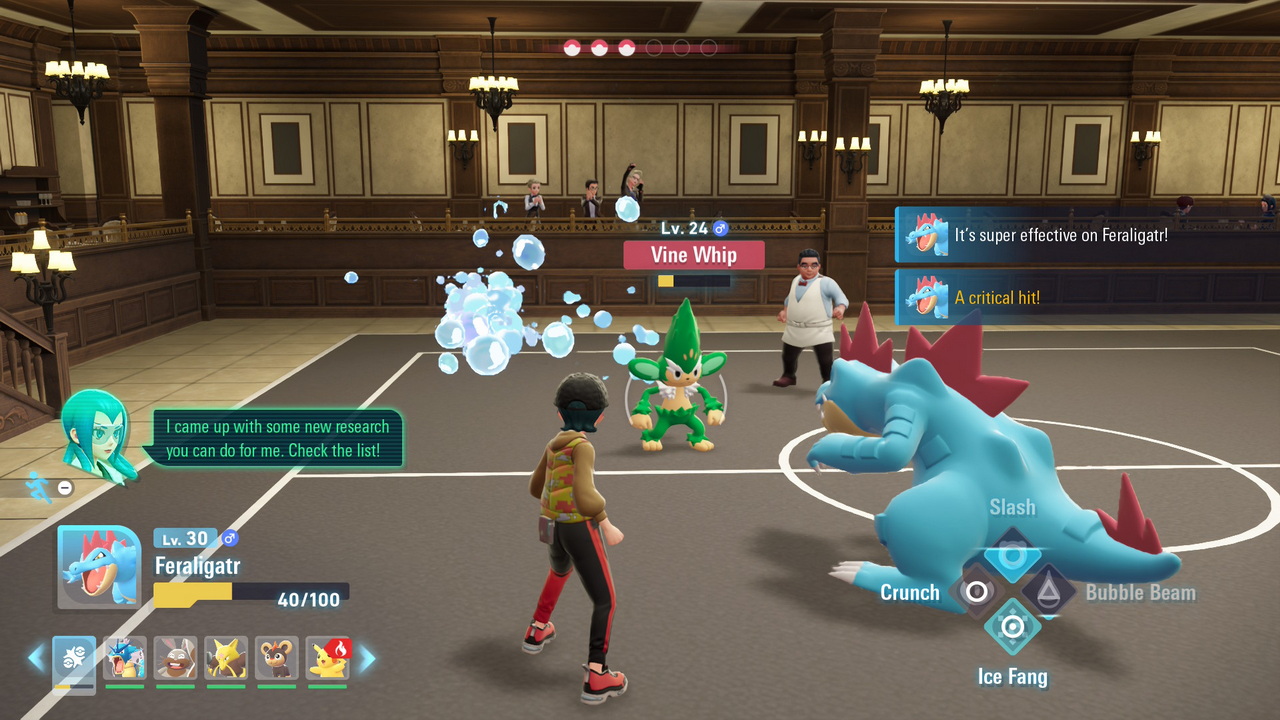Click the left arrow of the party bar
The width and height of the screenshot is (1280, 720).
tap(36, 658)
